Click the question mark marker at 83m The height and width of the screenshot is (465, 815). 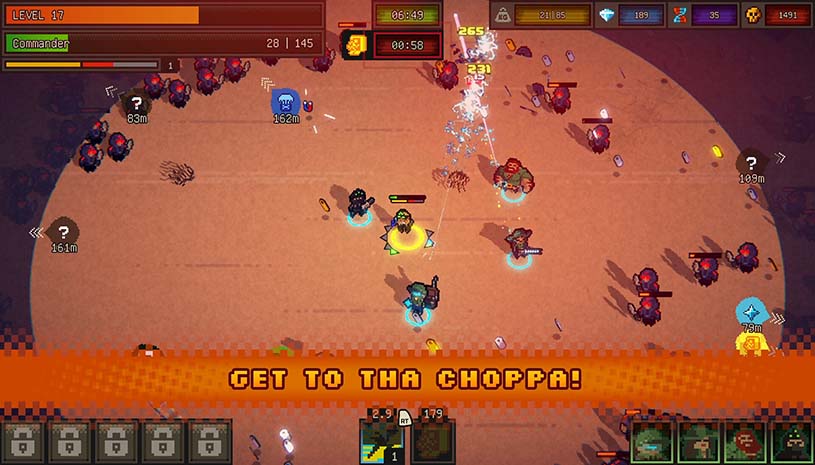(137, 102)
